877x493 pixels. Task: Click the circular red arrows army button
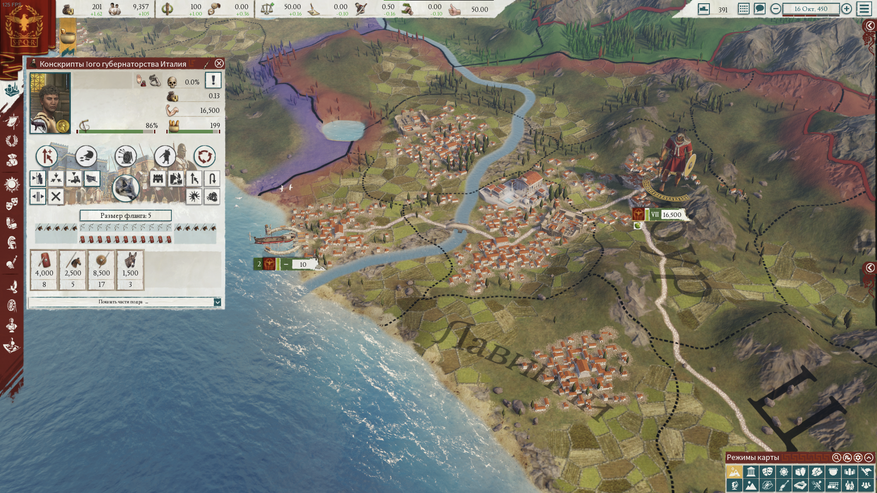tap(204, 156)
